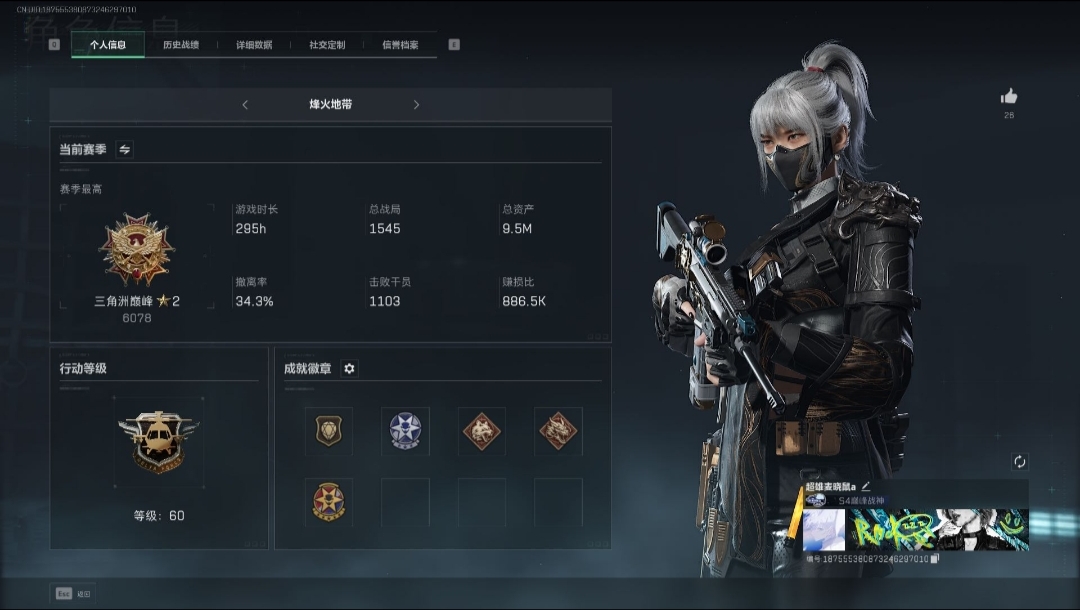
Task: Switch to the 历史战绩 tab
Action: (x=181, y=45)
